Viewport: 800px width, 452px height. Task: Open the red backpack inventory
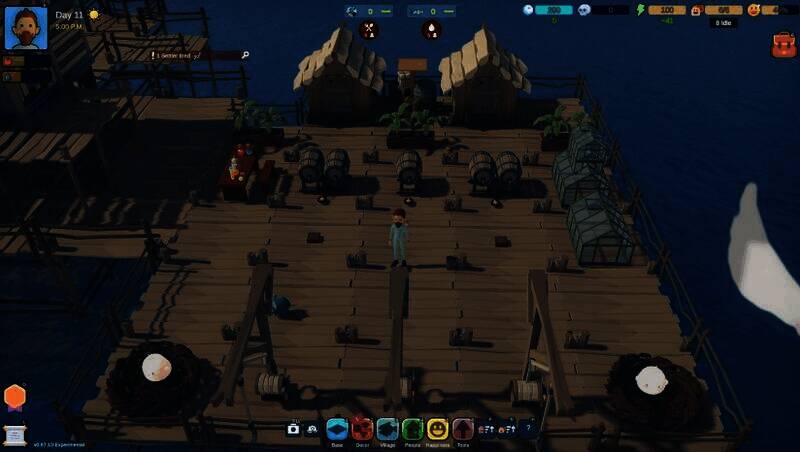click(x=783, y=44)
